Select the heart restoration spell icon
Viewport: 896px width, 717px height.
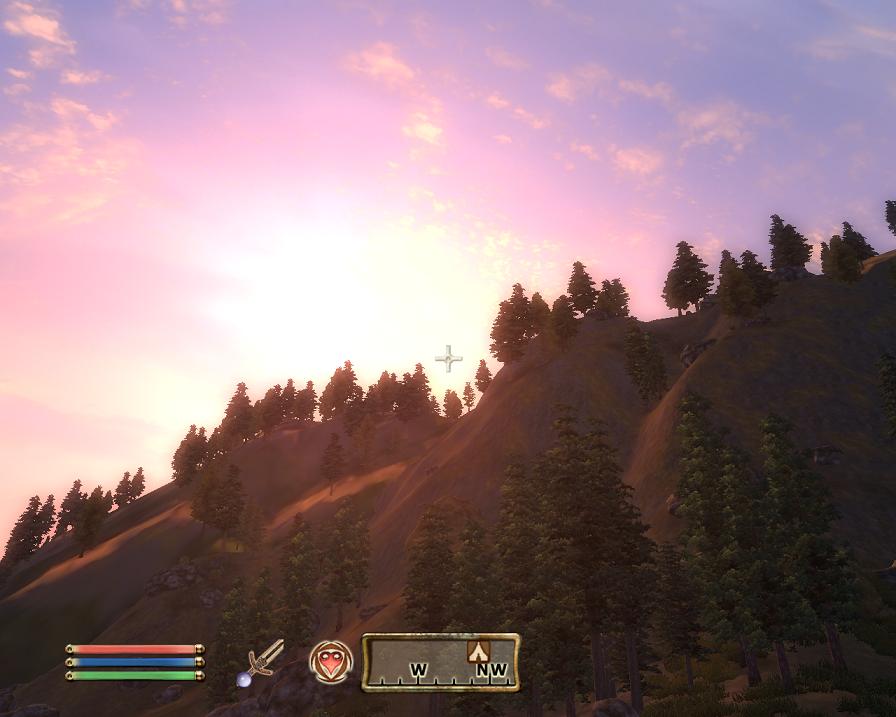pos(330,661)
